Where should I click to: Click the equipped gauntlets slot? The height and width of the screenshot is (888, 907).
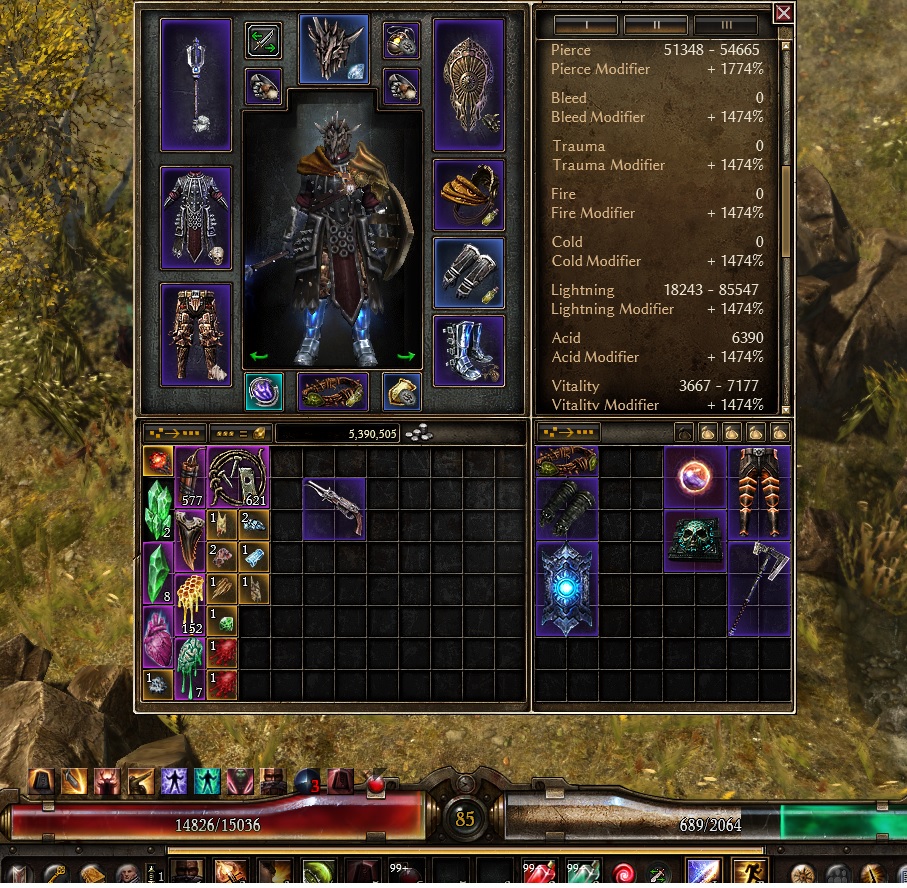468,272
